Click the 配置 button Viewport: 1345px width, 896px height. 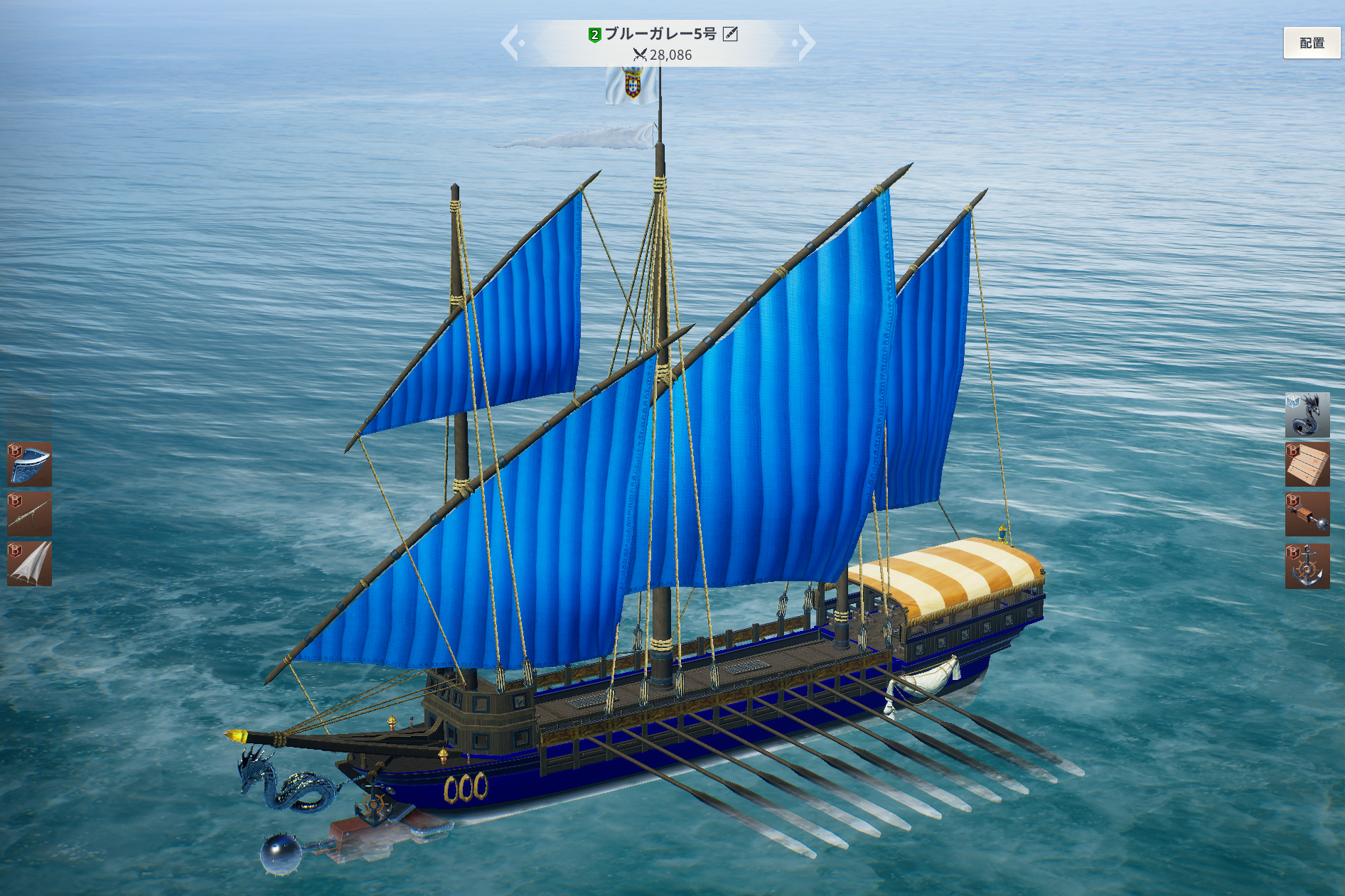(1312, 43)
